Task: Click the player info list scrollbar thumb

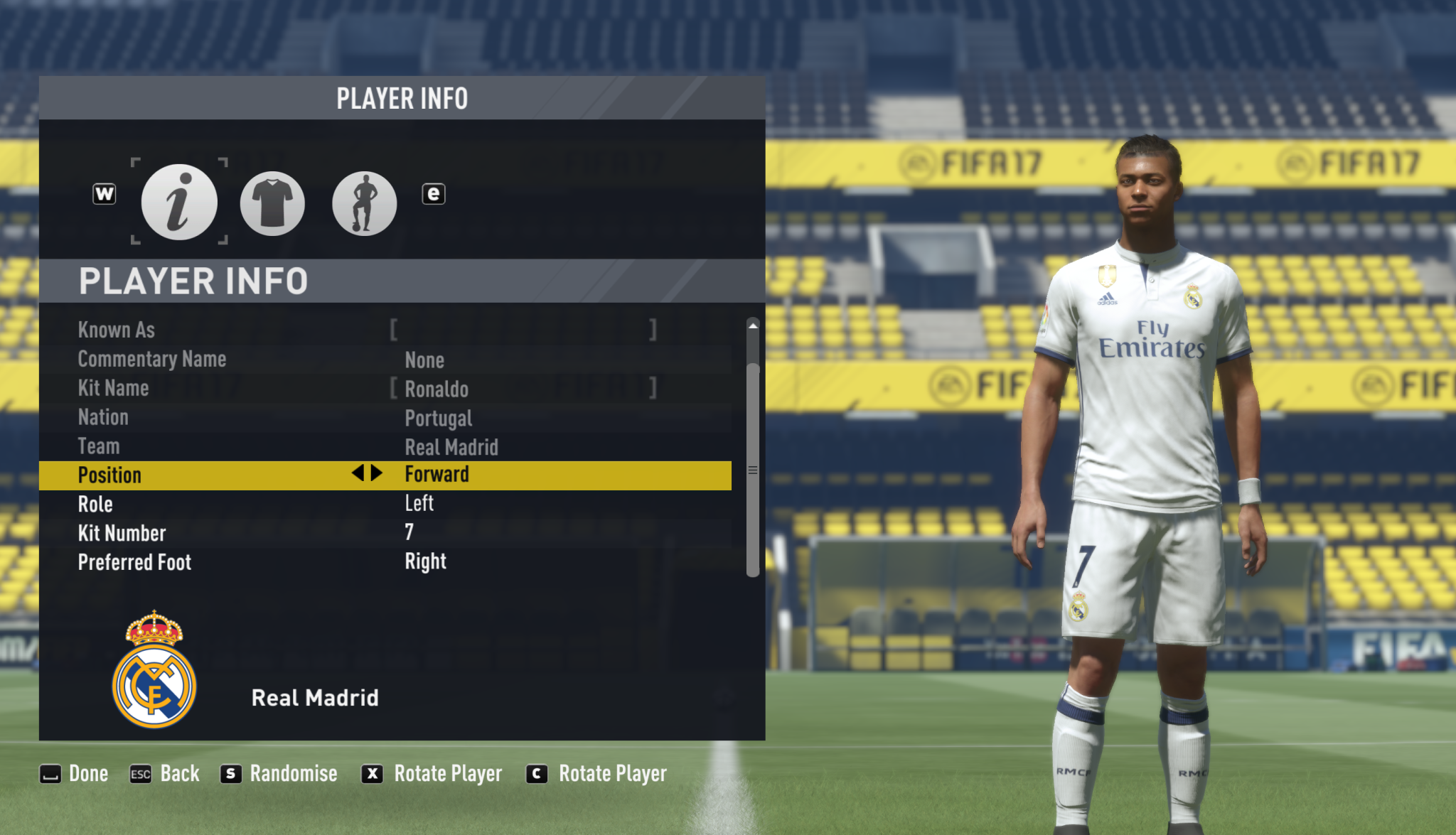Action: (753, 470)
